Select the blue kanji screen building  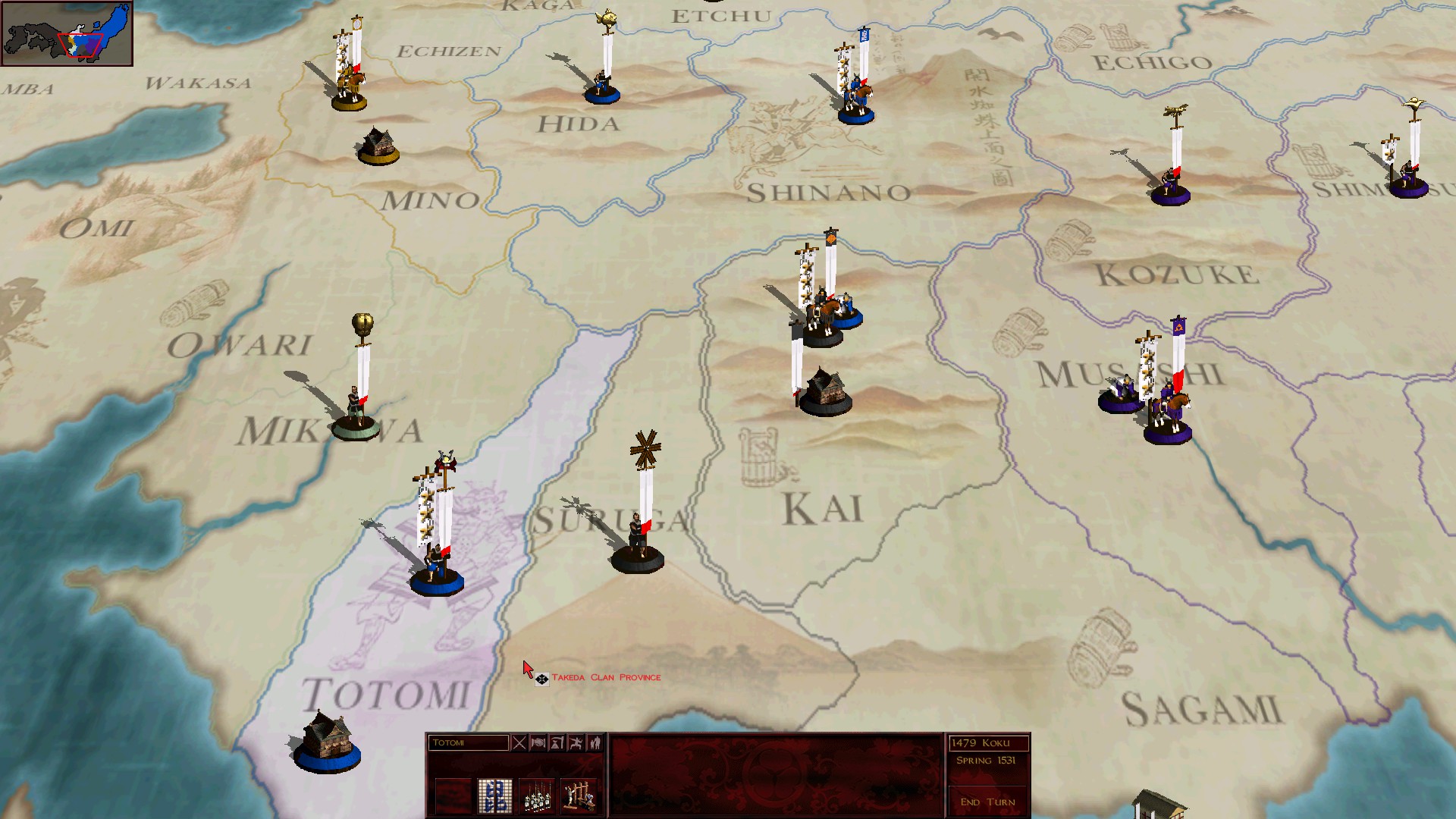coord(494,796)
